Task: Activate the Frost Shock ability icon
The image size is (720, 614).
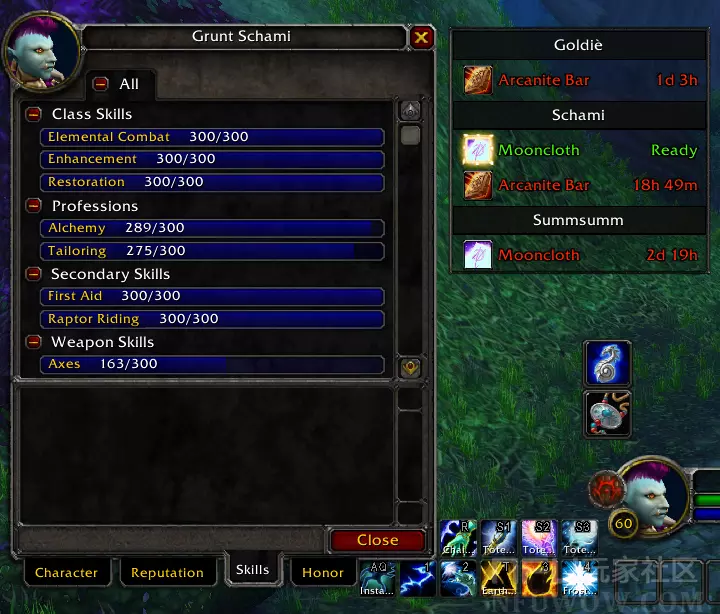Action: [x=579, y=578]
